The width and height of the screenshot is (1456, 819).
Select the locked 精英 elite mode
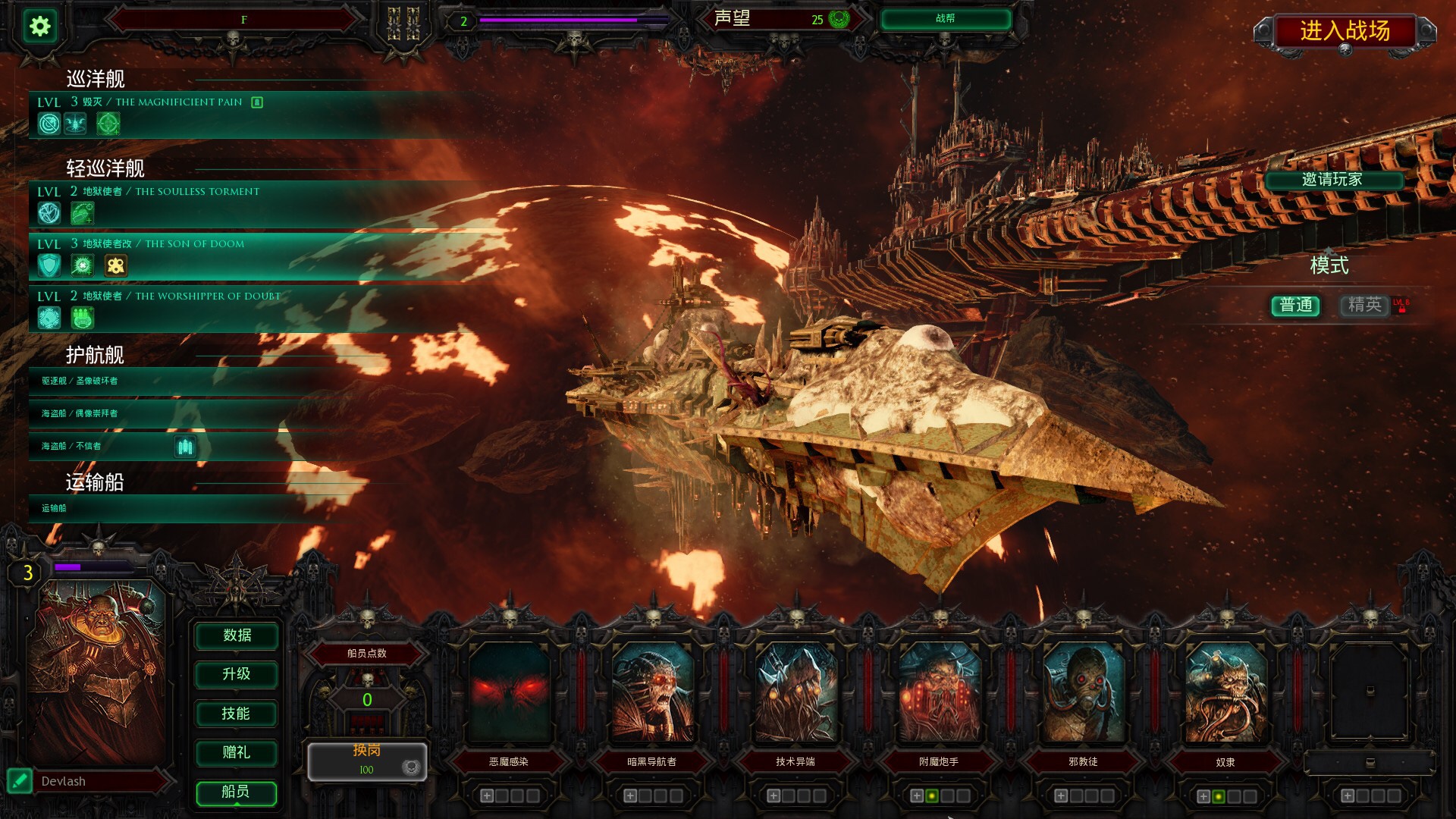pos(1365,305)
